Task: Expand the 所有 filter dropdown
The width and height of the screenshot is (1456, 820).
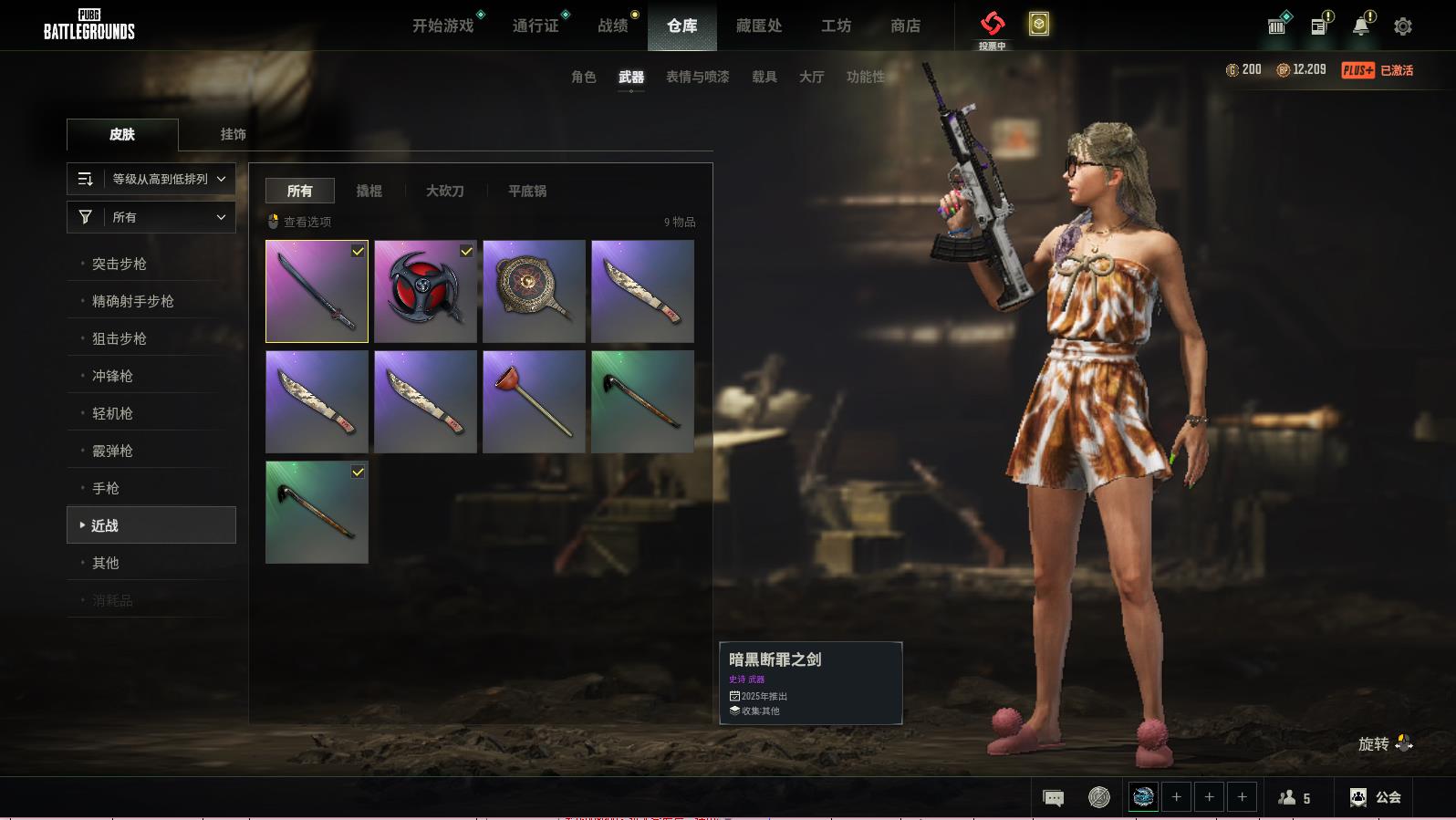Action: (x=151, y=217)
